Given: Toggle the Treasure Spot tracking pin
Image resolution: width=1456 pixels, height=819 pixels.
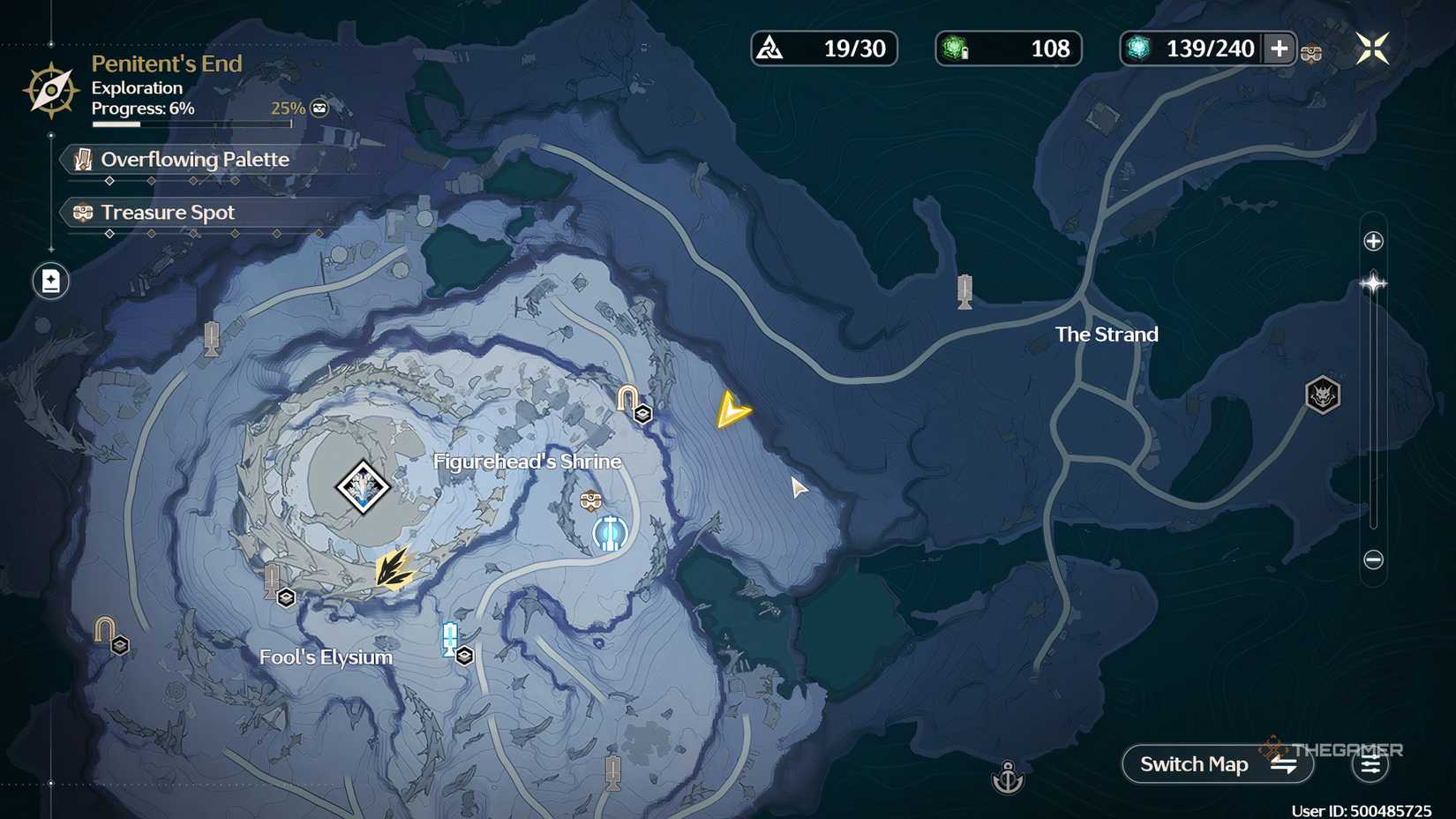Looking at the screenshot, I should (109, 234).
